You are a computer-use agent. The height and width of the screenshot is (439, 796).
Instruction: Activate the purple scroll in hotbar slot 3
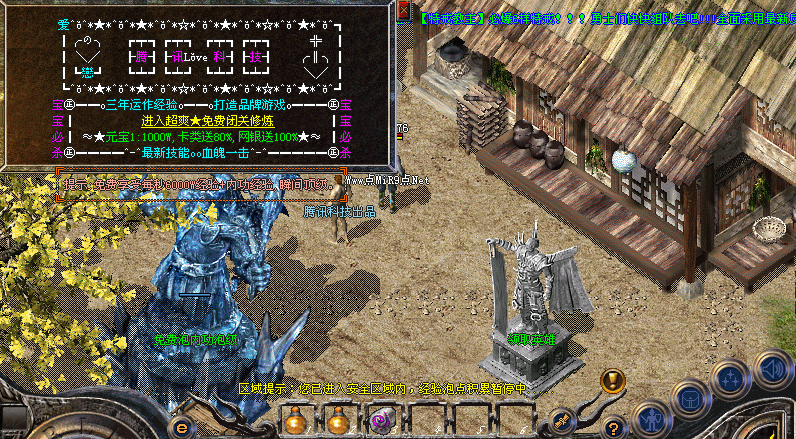pos(380,421)
